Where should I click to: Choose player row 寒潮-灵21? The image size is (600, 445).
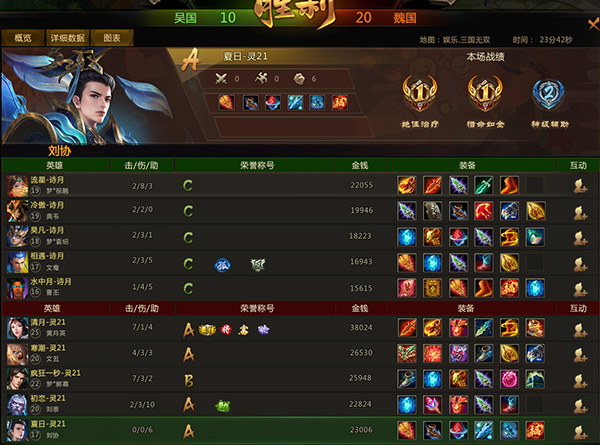45,353
